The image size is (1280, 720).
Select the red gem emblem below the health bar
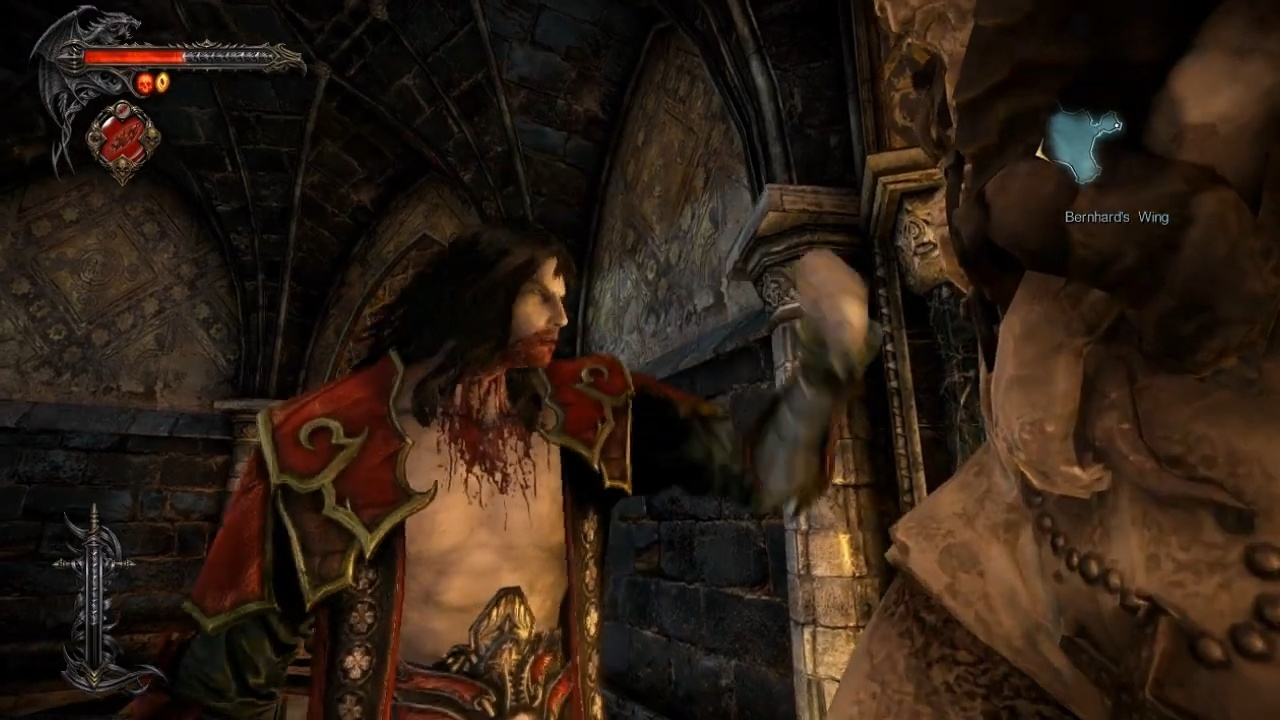click(x=123, y=140)
